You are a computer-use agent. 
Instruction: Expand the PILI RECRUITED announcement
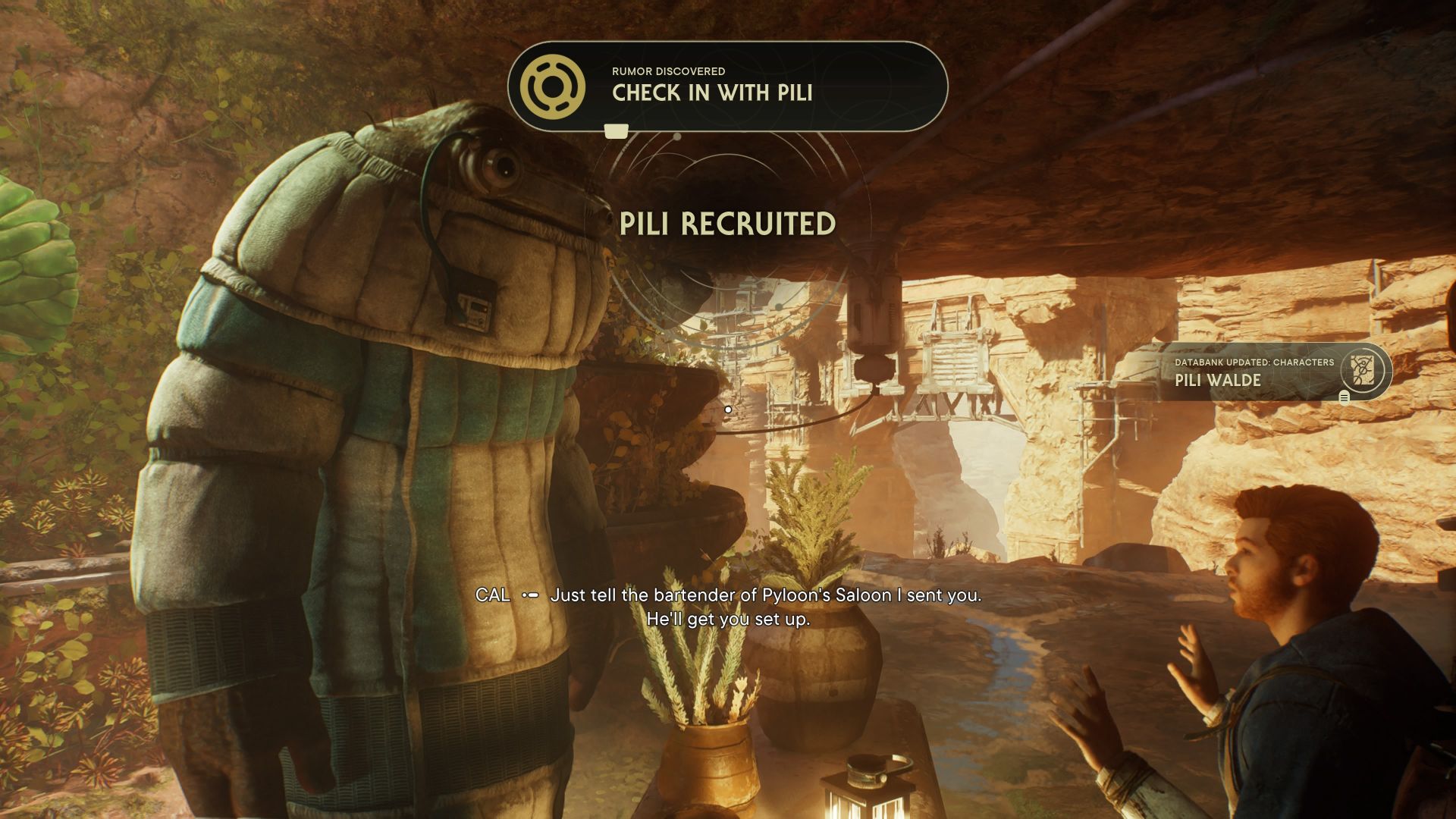pos(726,223)
